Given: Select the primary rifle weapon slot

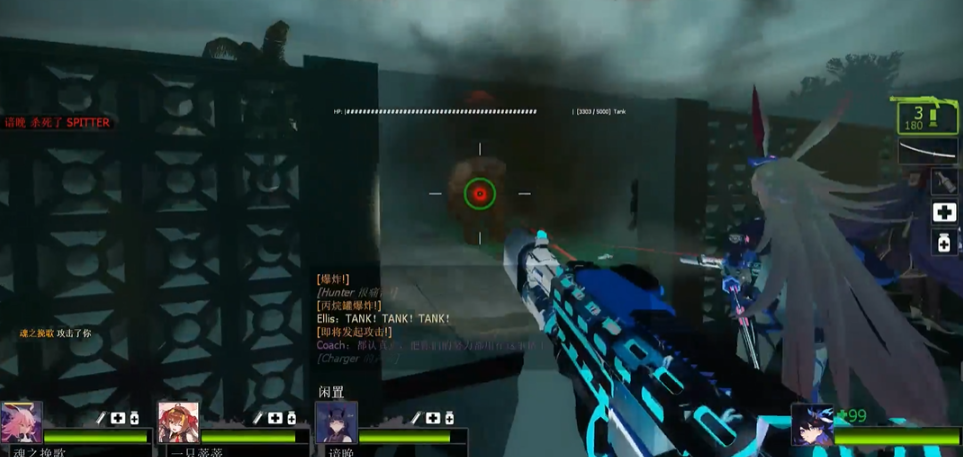Looking at the screenshot, I should tap(927, 116).
